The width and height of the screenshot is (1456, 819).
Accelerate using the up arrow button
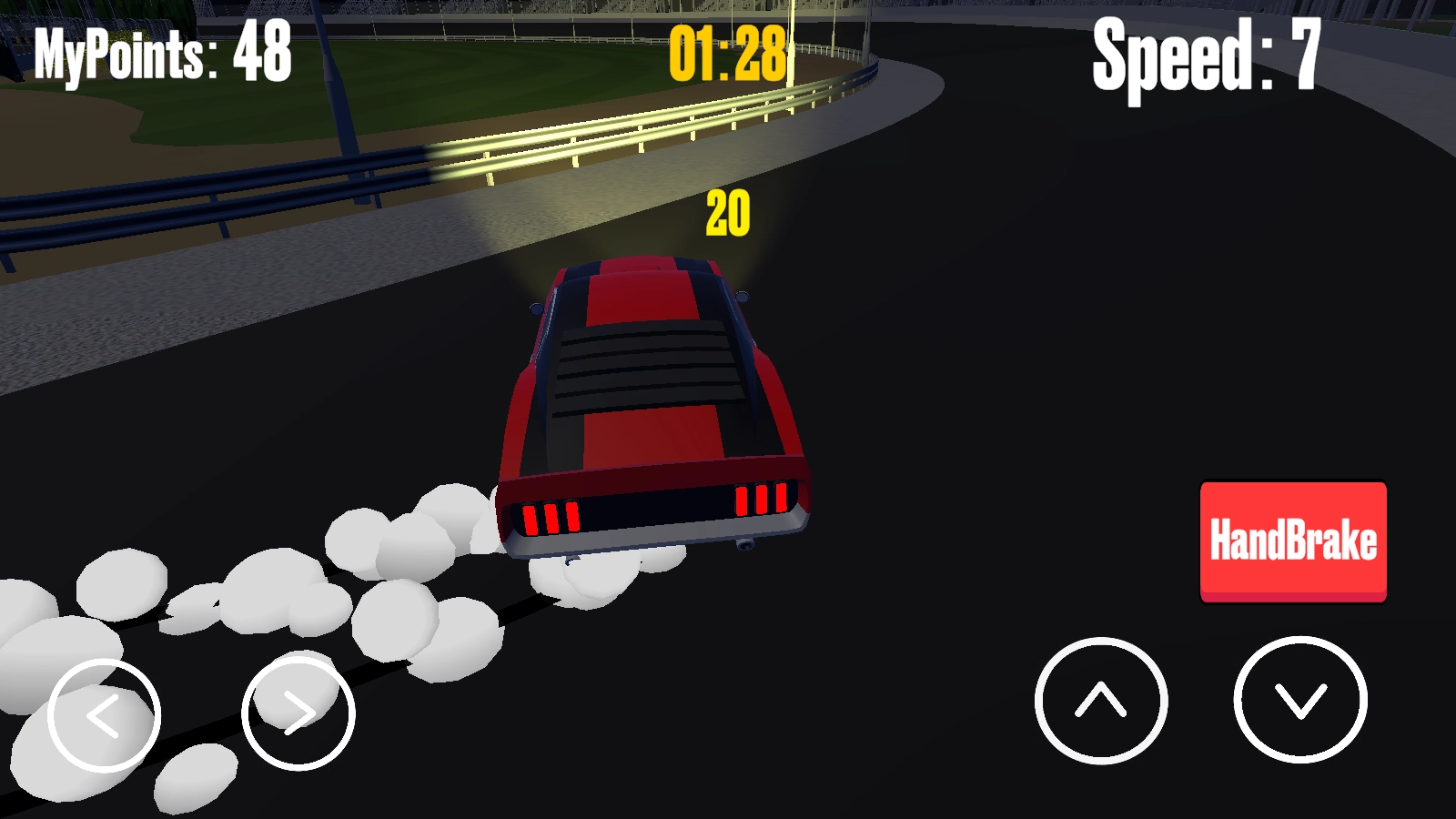1101,701
